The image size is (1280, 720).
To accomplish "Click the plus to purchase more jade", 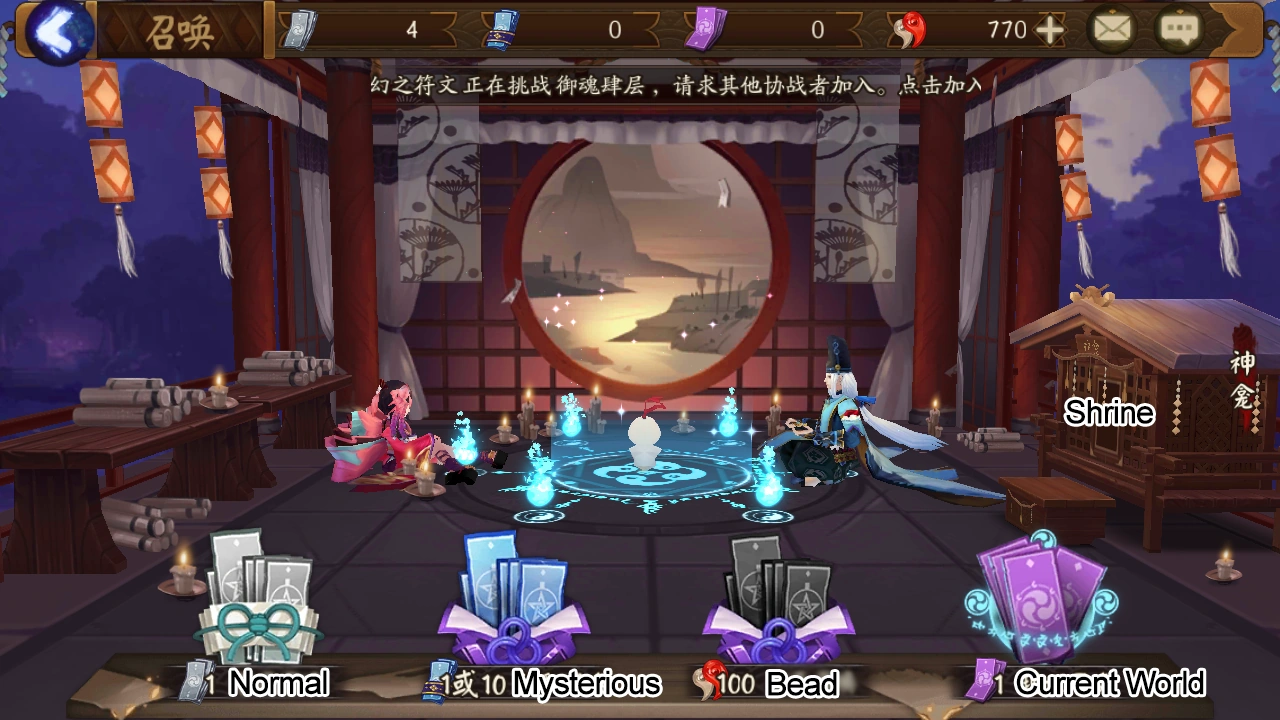I will [x=1050, y=29].
